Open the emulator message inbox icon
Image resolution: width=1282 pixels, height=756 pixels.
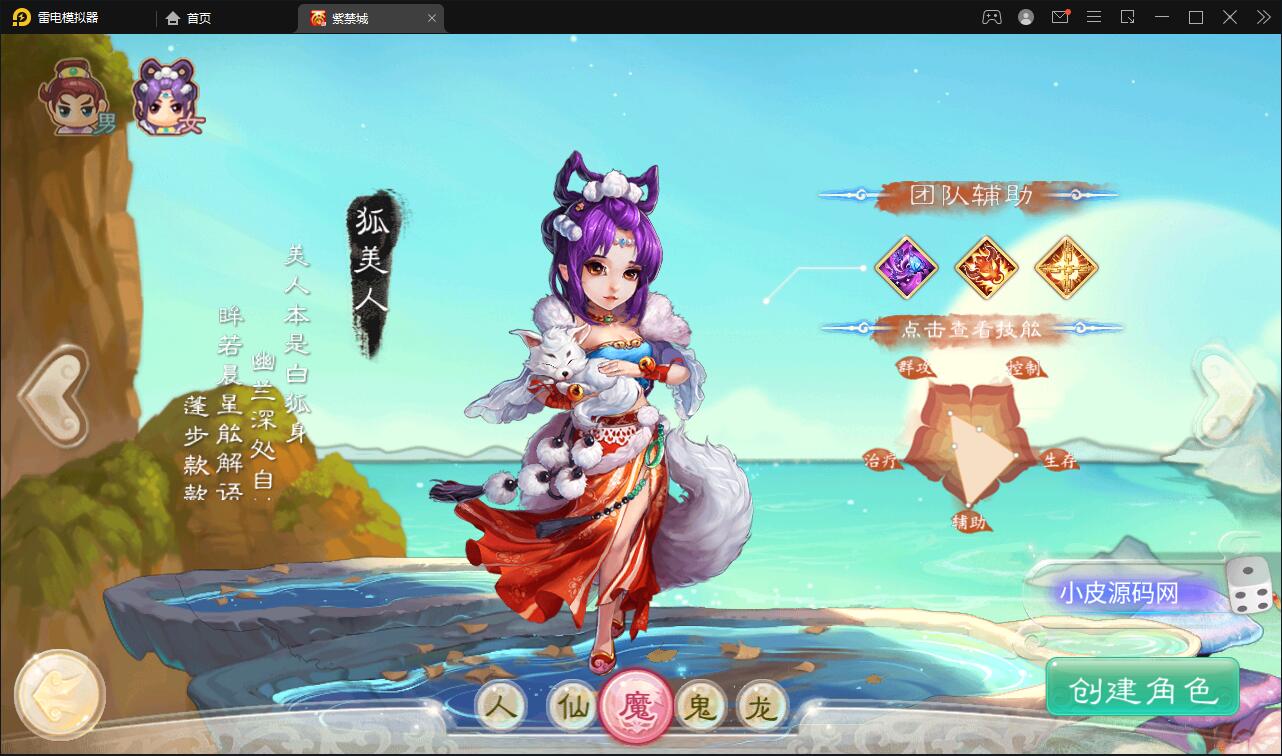[1059, 17]
